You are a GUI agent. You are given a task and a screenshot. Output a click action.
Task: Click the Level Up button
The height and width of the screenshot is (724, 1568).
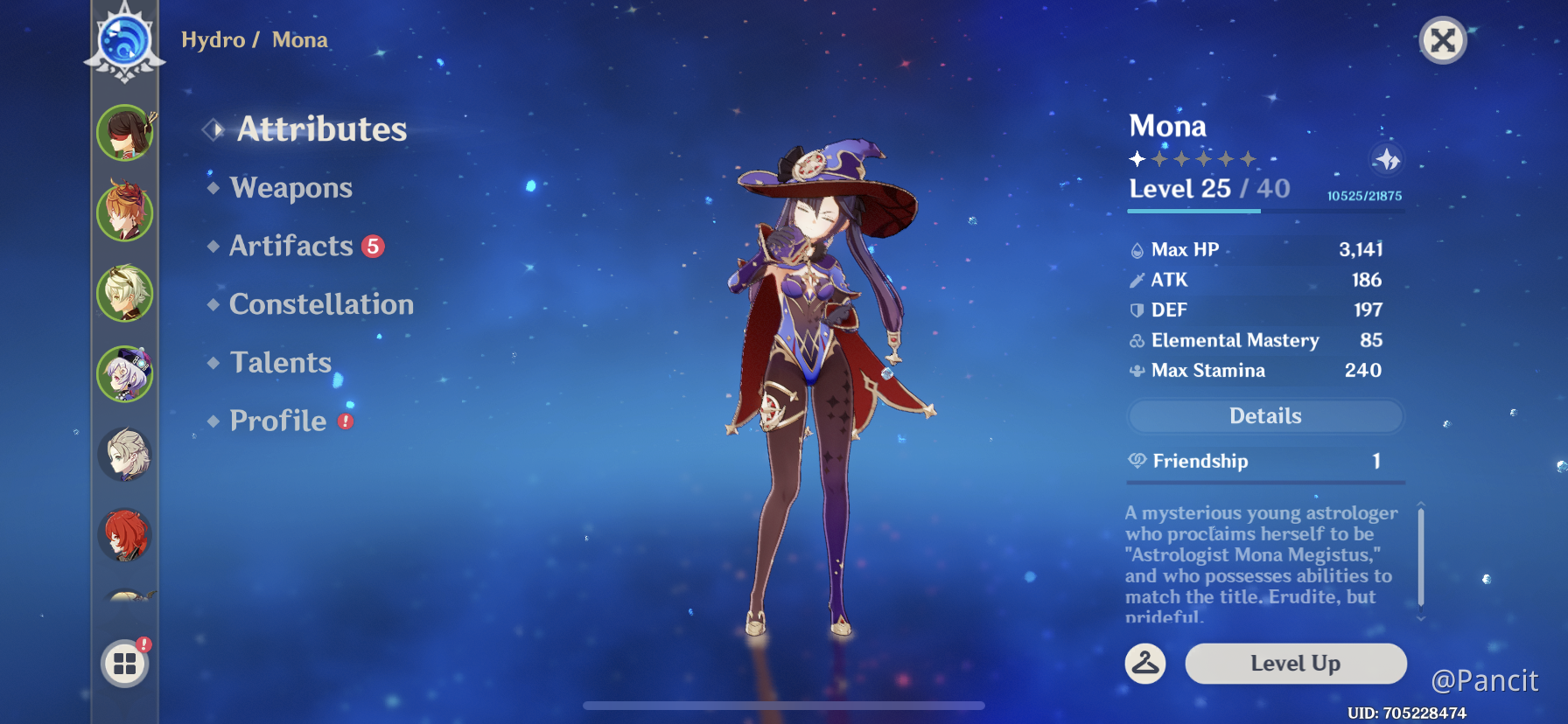(1295, 664)
